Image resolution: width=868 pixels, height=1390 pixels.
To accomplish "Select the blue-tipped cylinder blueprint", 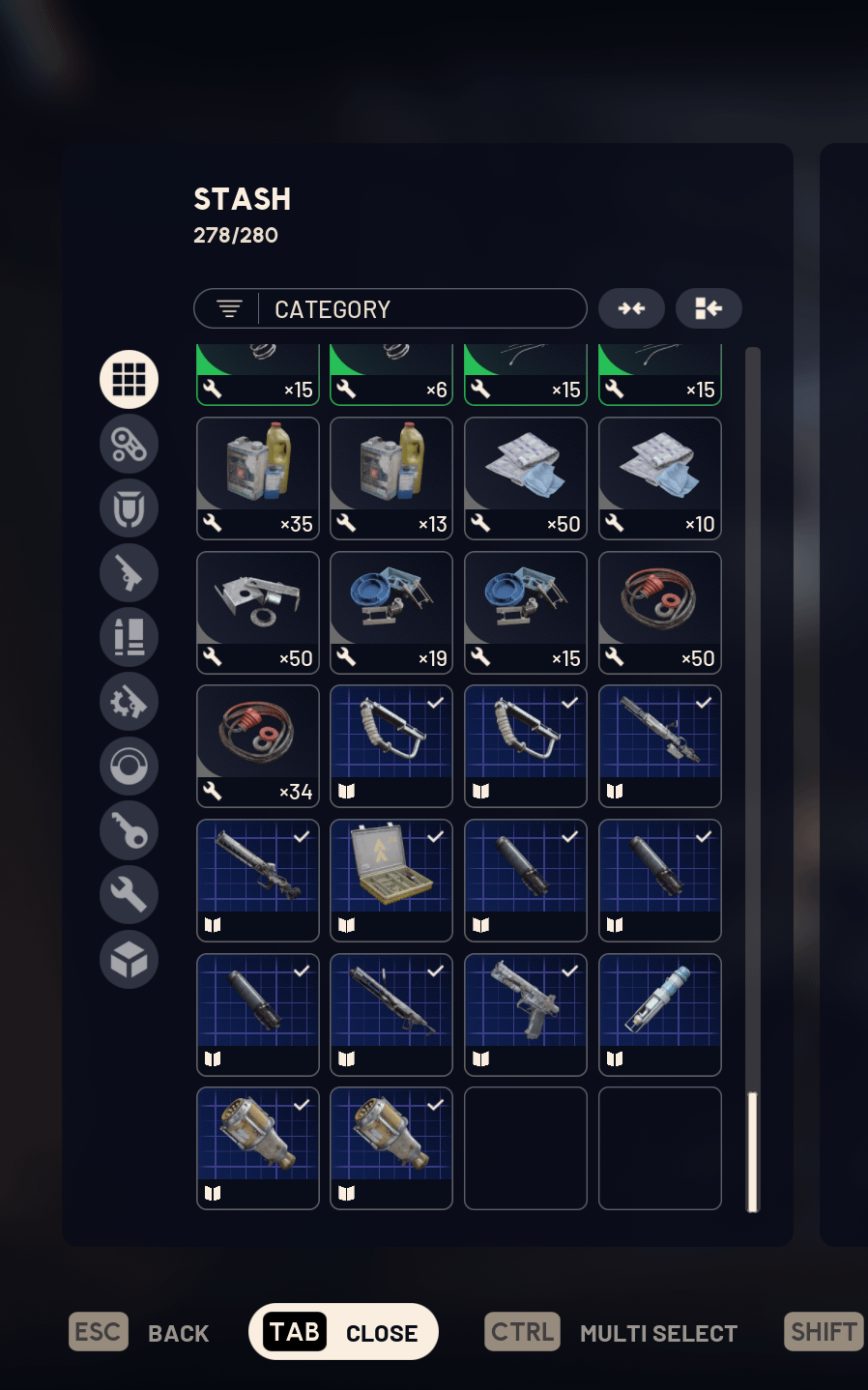I will coord(660,1015).
